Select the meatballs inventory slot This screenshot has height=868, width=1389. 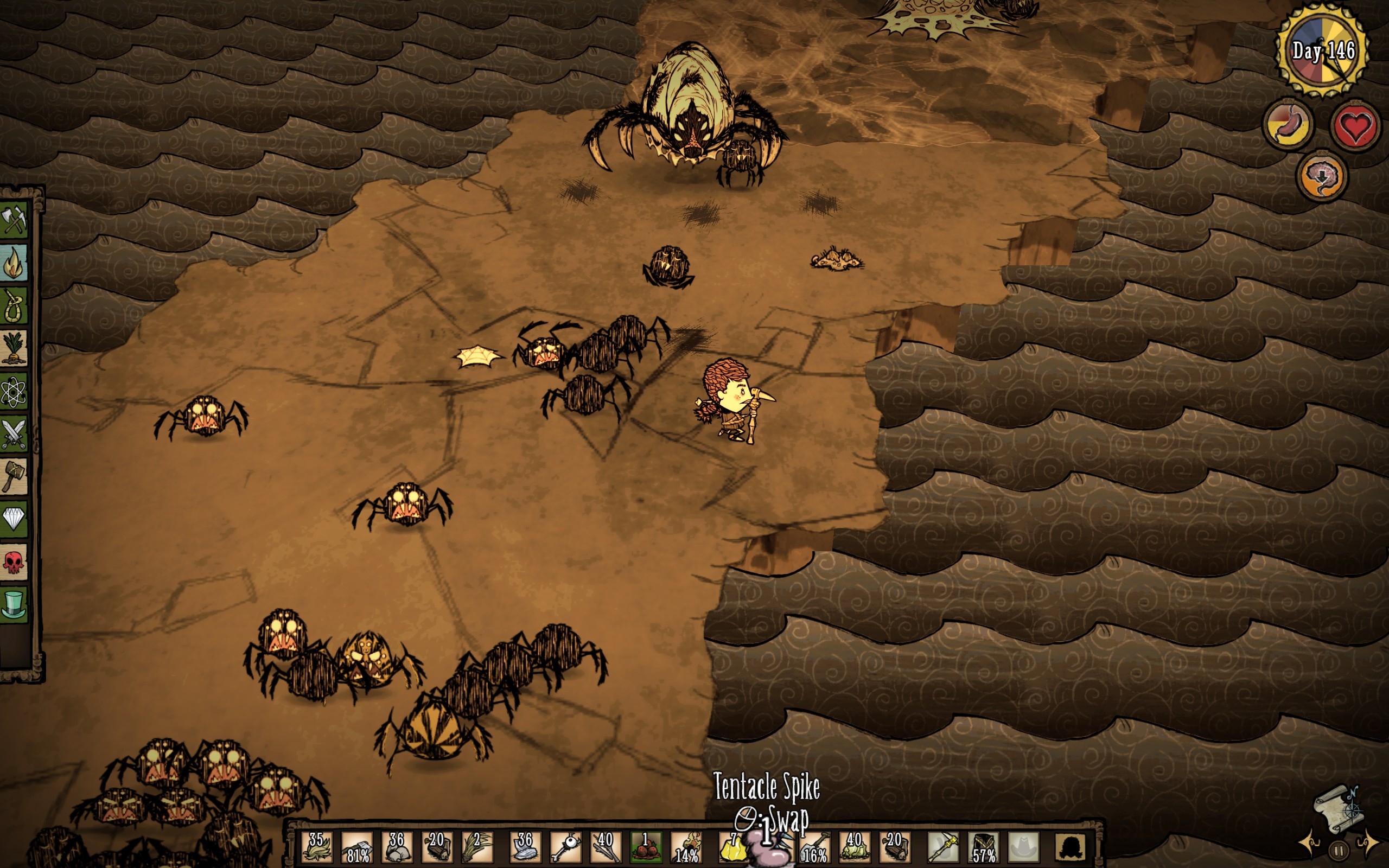646,847
